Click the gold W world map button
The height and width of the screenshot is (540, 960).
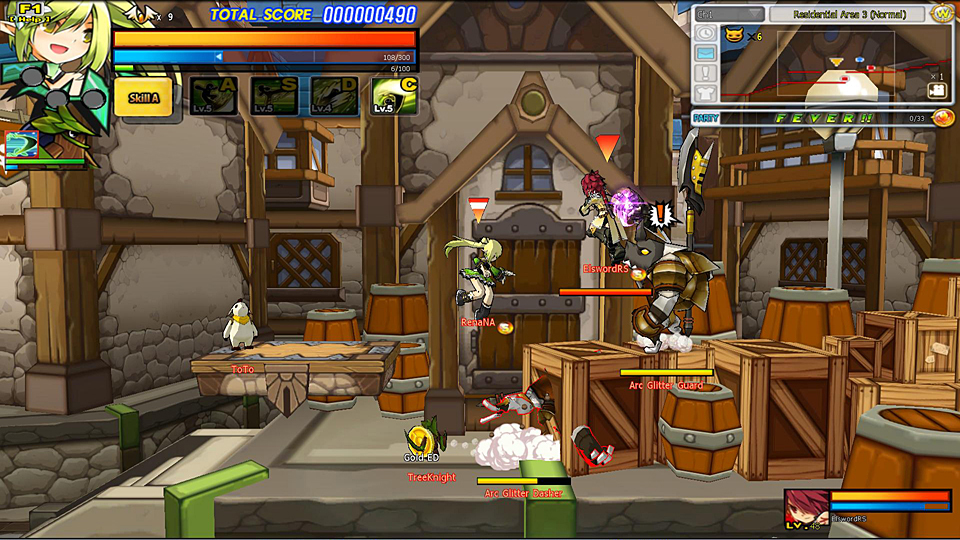(x=941, y=14)
